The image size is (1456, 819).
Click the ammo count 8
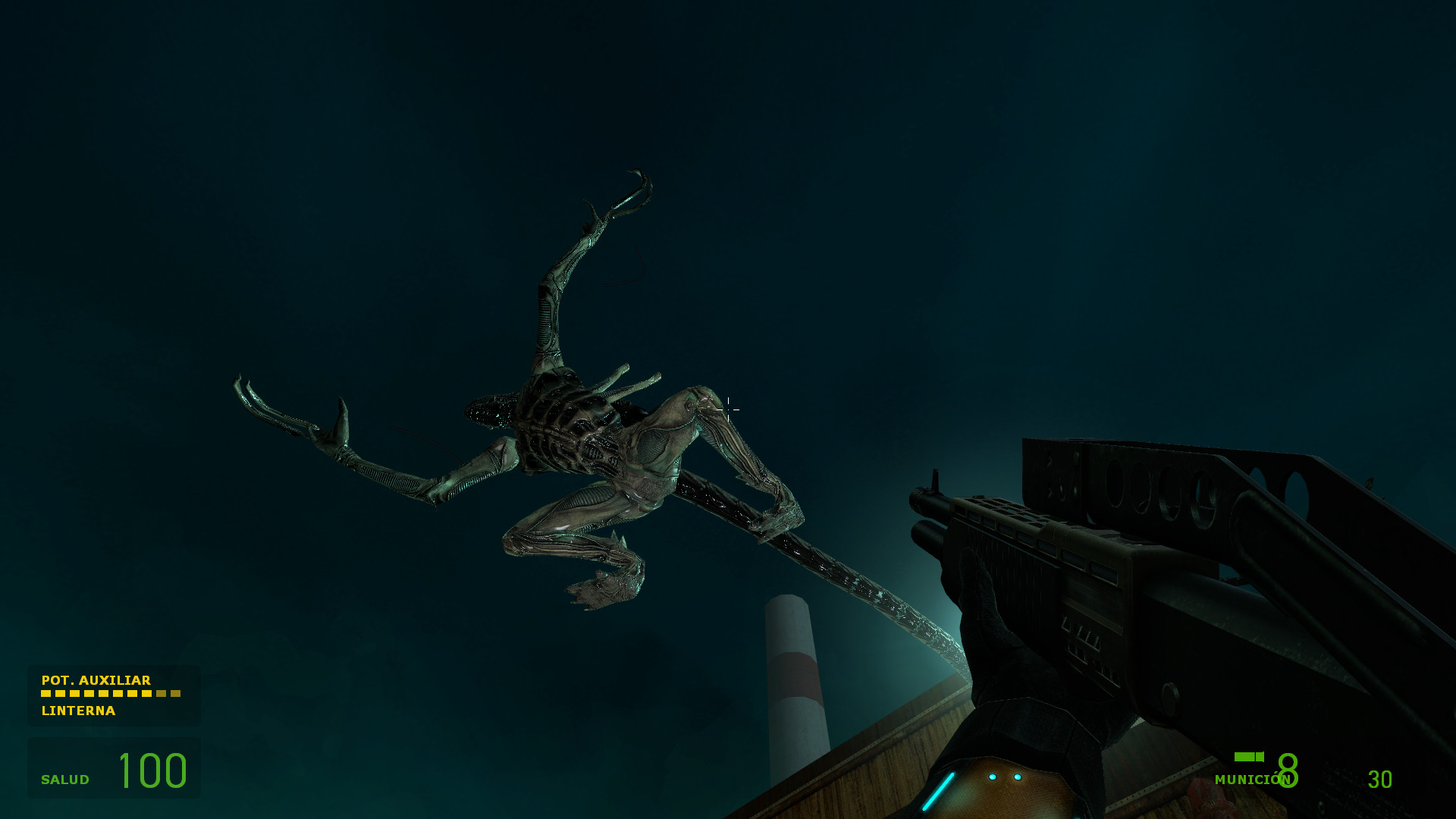(x=1286, y=771)
